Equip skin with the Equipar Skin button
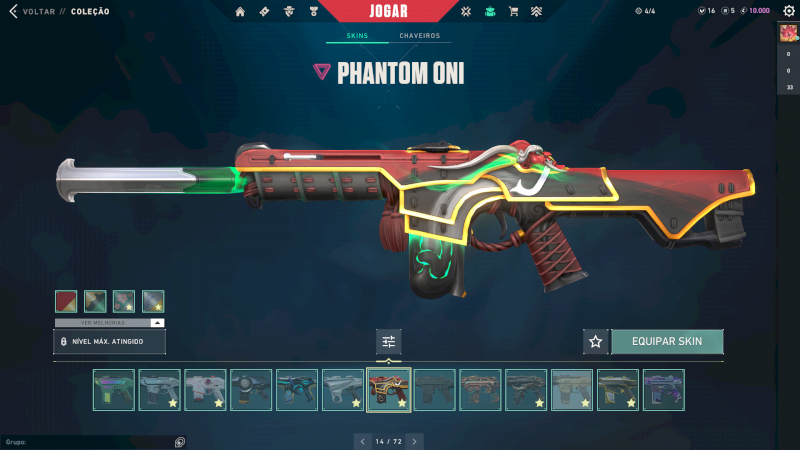This screenshot has height=450, width=800. (667, 341)
